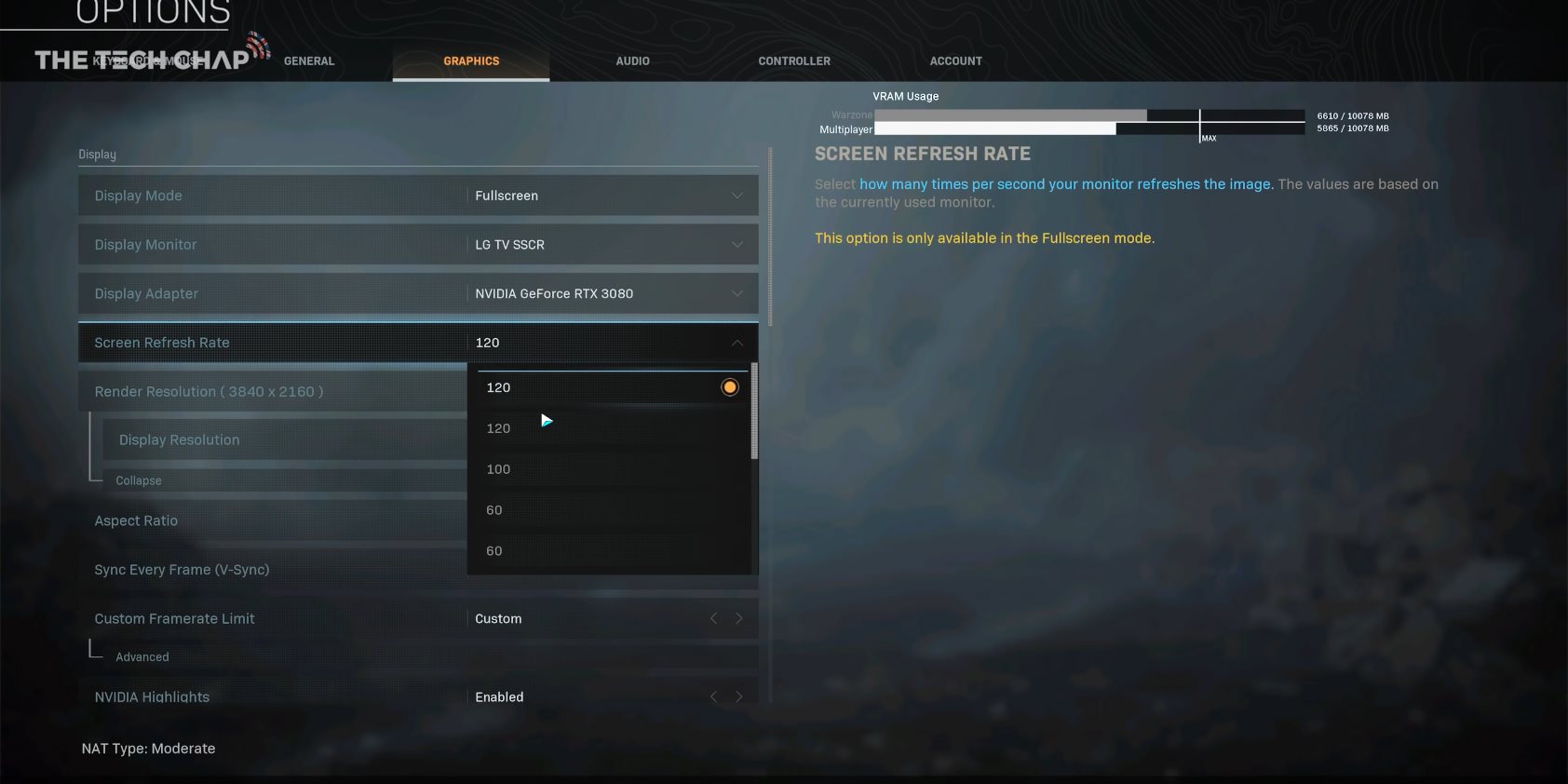
Task: Open the Display Adapter dropdown
Action: 612,293
